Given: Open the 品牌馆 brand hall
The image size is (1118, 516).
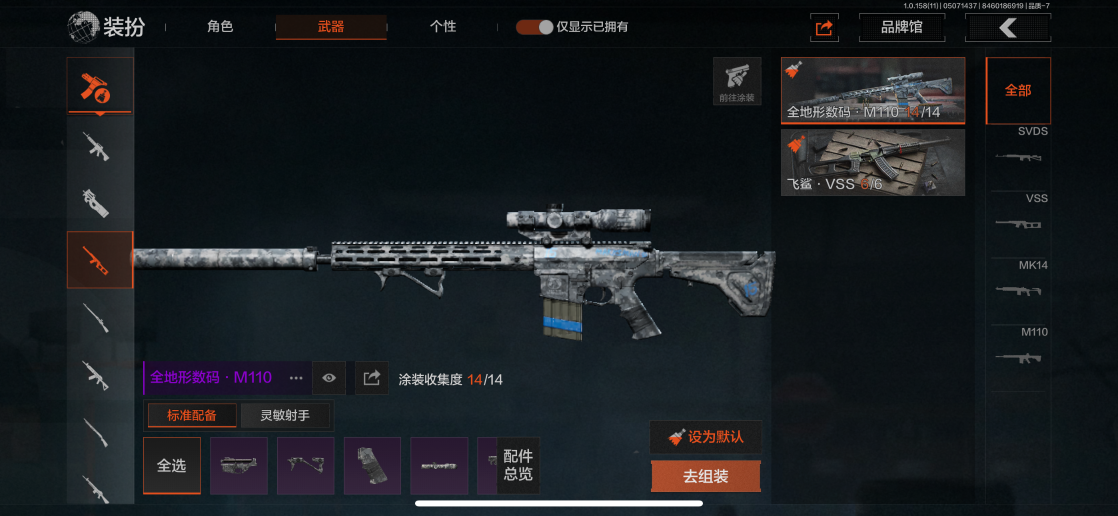Looking at the screenshot, I should [x=901, y=28].
